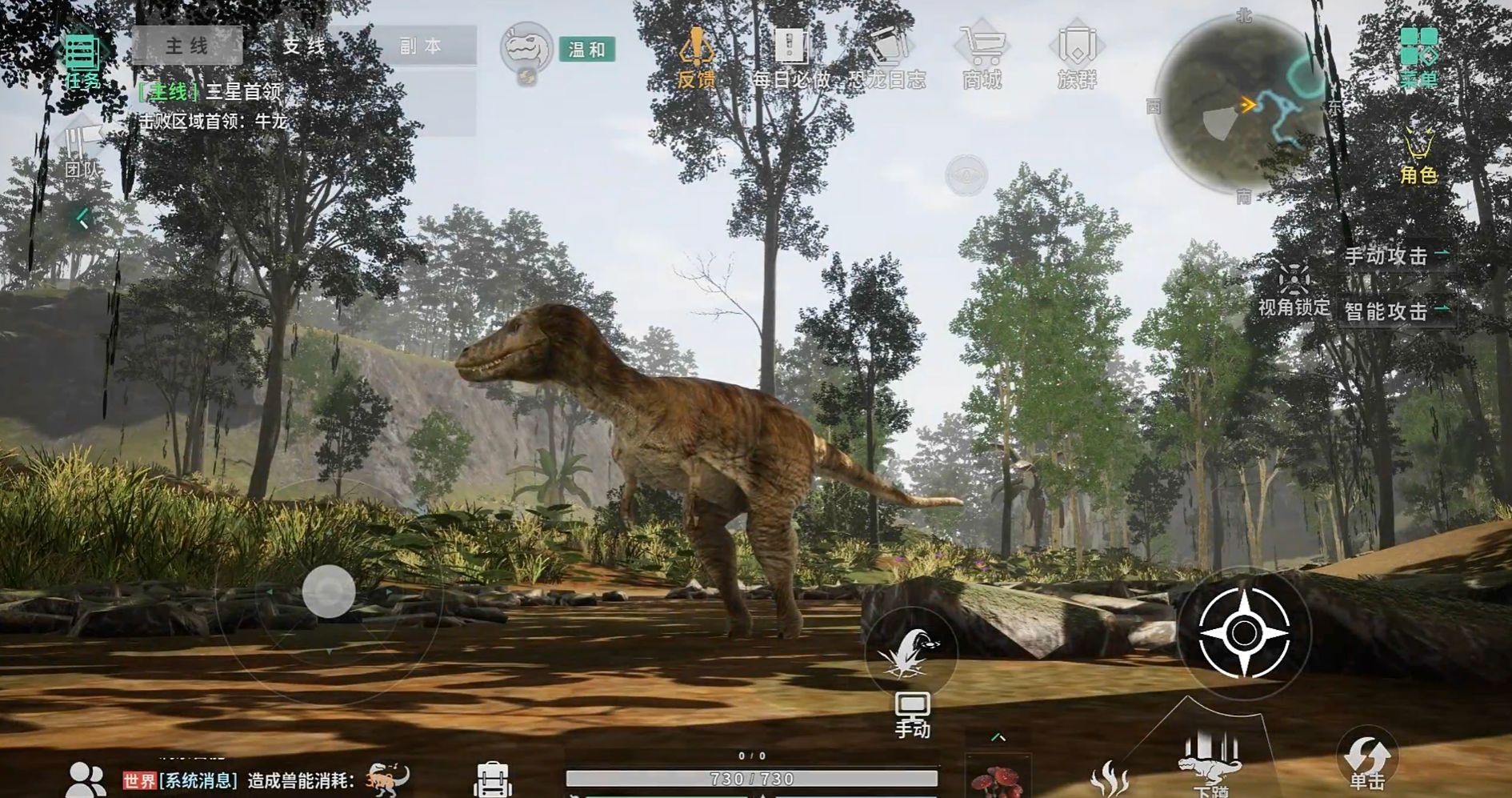Open the 菜单 main menu
This screenshot has width=1512, height=798.
coord(1418,56)
